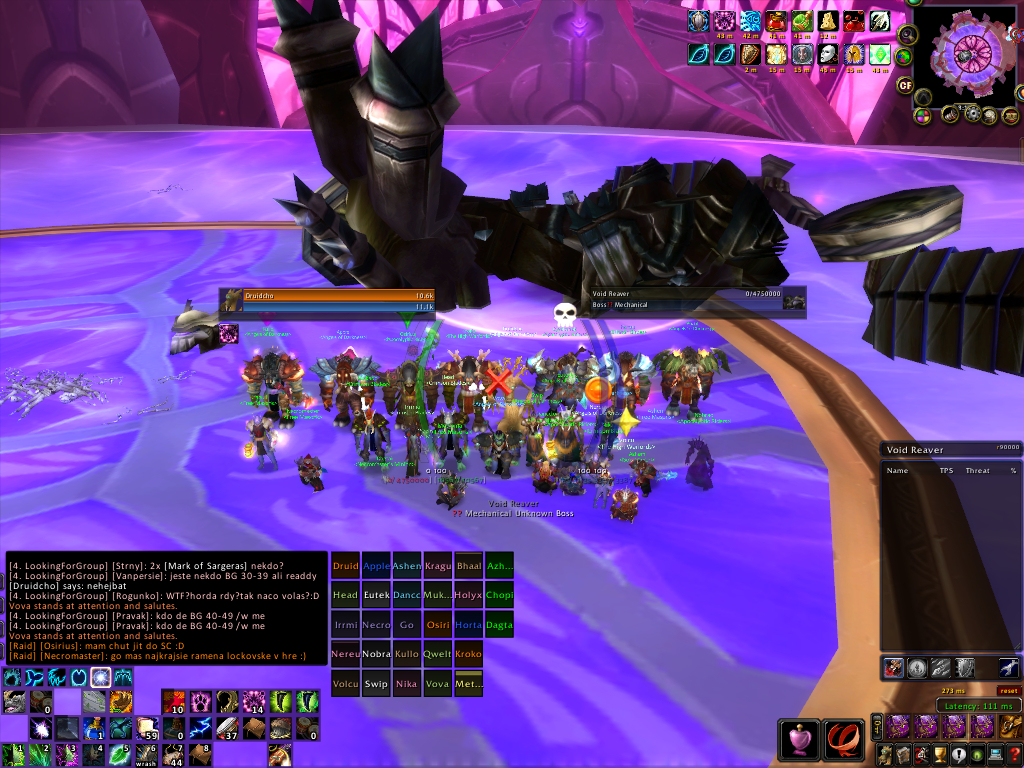Screen dimensions: 1024x768
Task: Click the Swip raid frame
Action: pyautogui.click(x=376, y=683)
